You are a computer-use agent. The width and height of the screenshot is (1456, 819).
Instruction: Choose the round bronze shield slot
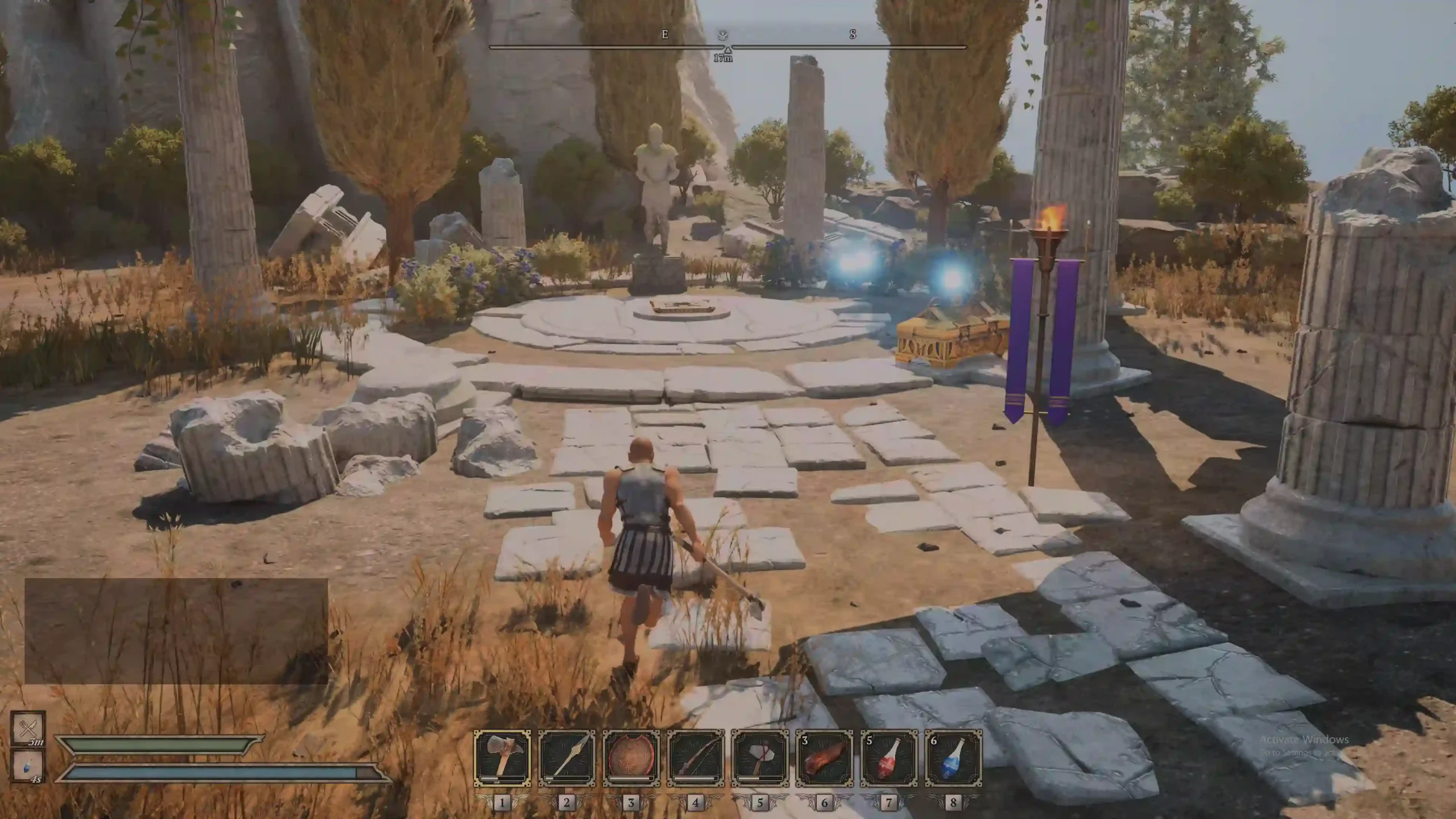pos(631,758)
